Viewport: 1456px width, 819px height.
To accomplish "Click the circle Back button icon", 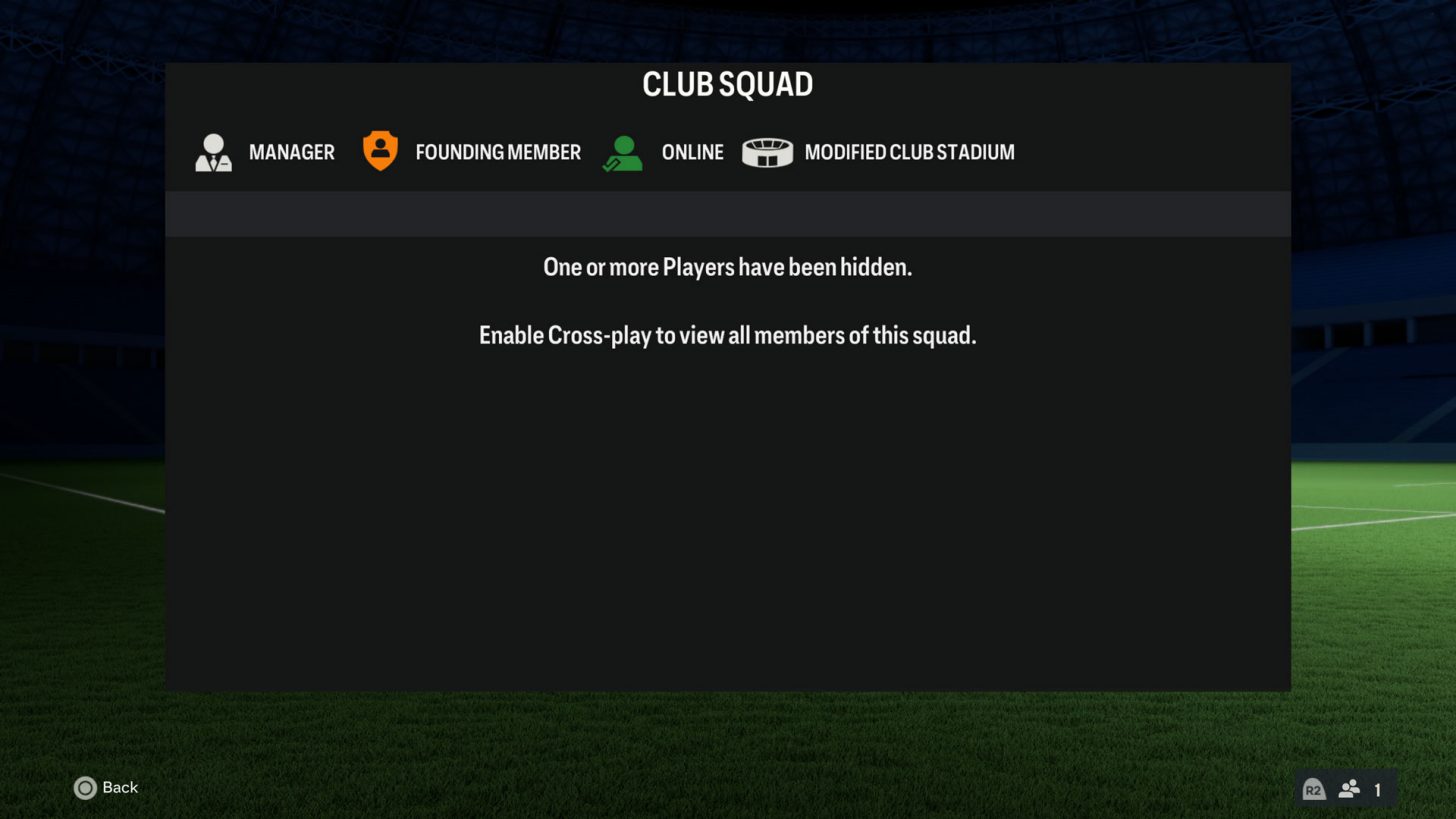I will pos(86,788).
